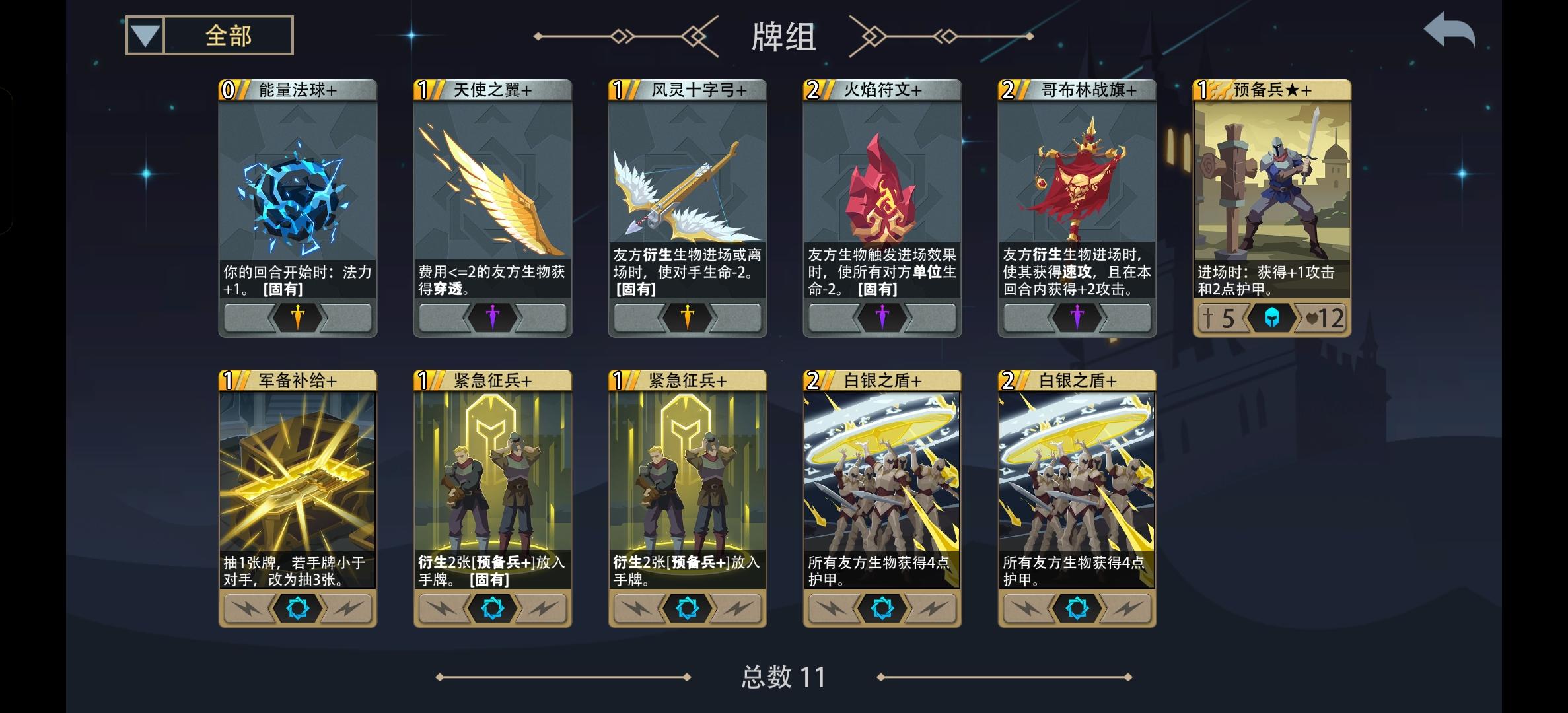This screenshot has width=1568, height=713.
Task: Click the purple dagger icon on 天使之翼+ card
Action: pyautogui.click(x=492, y=318)
